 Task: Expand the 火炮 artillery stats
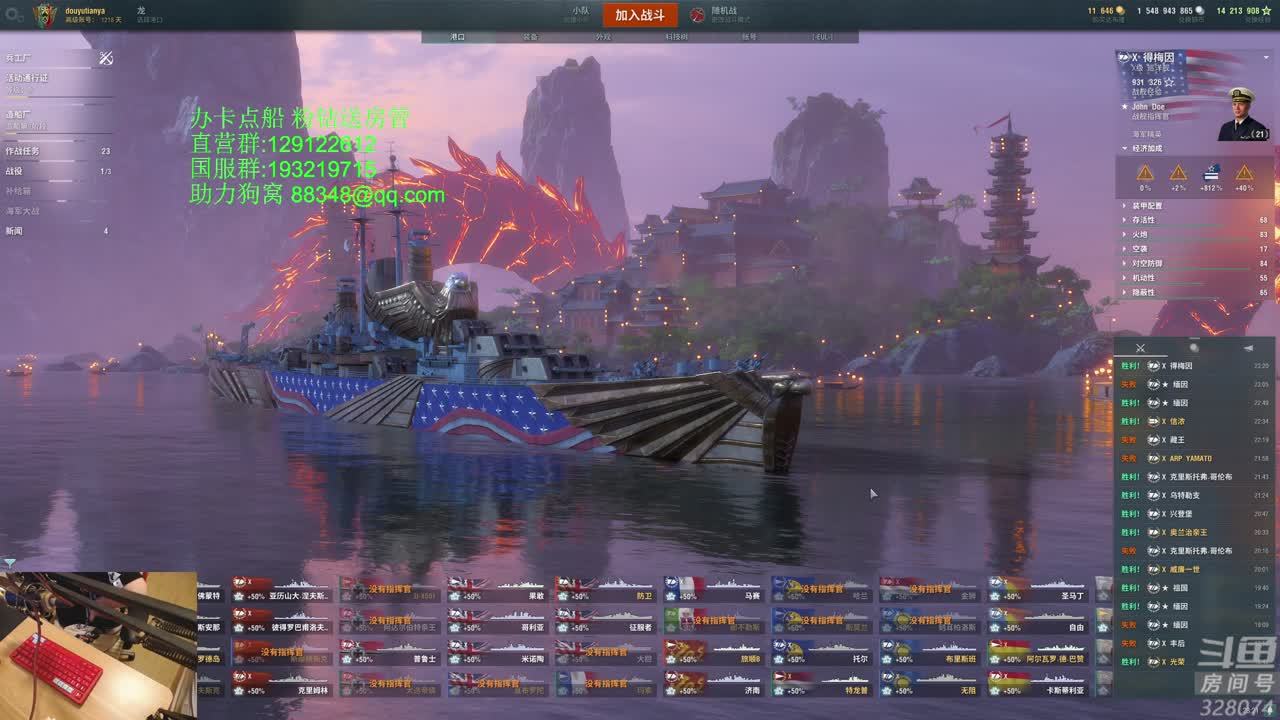tap(1140, 234)
